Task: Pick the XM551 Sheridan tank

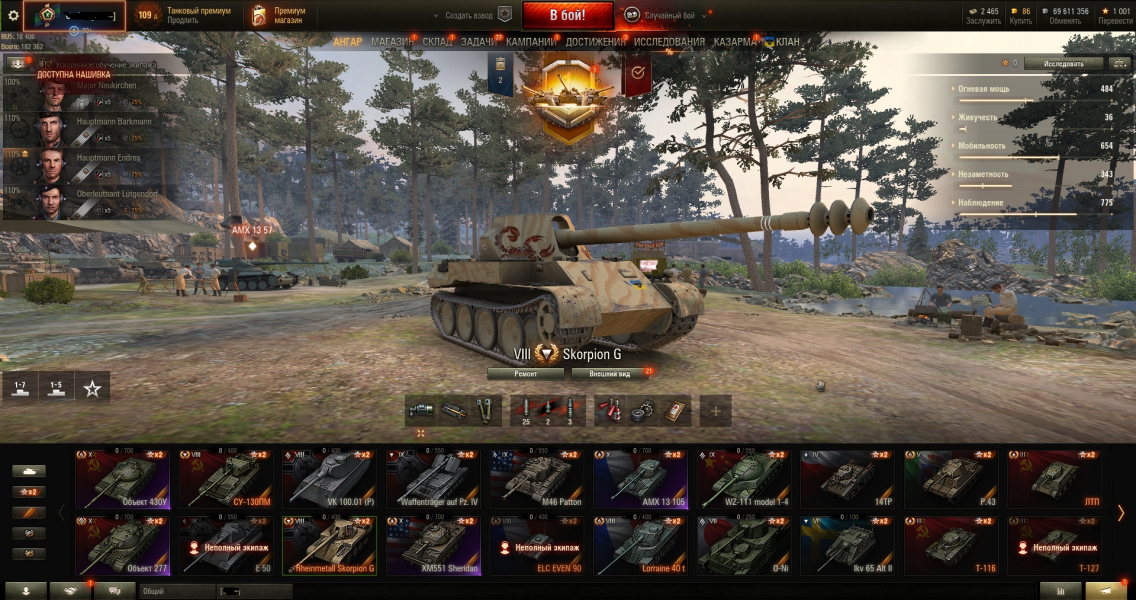Action: (434, 546)
